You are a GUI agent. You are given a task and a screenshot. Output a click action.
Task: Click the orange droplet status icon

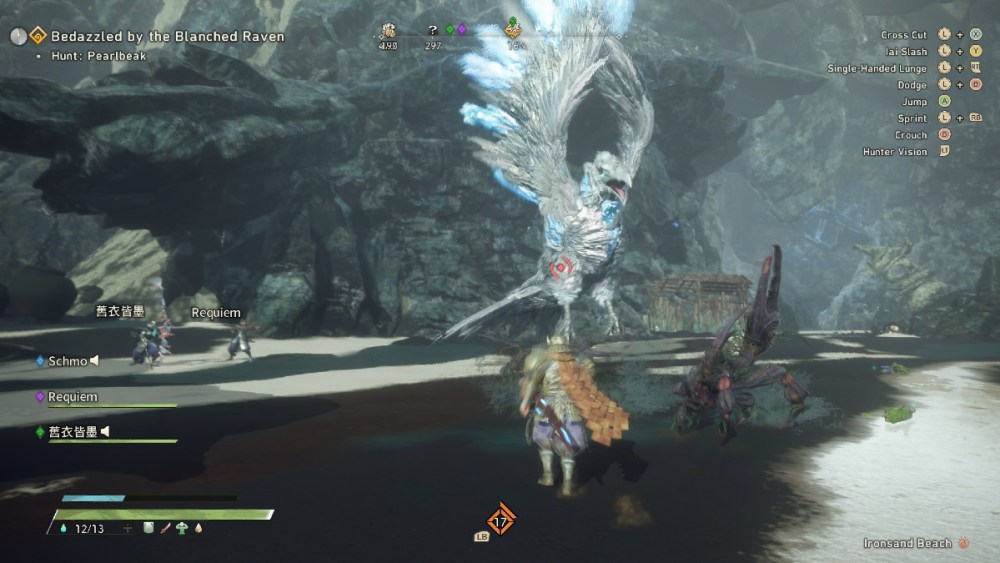[198, 528]
